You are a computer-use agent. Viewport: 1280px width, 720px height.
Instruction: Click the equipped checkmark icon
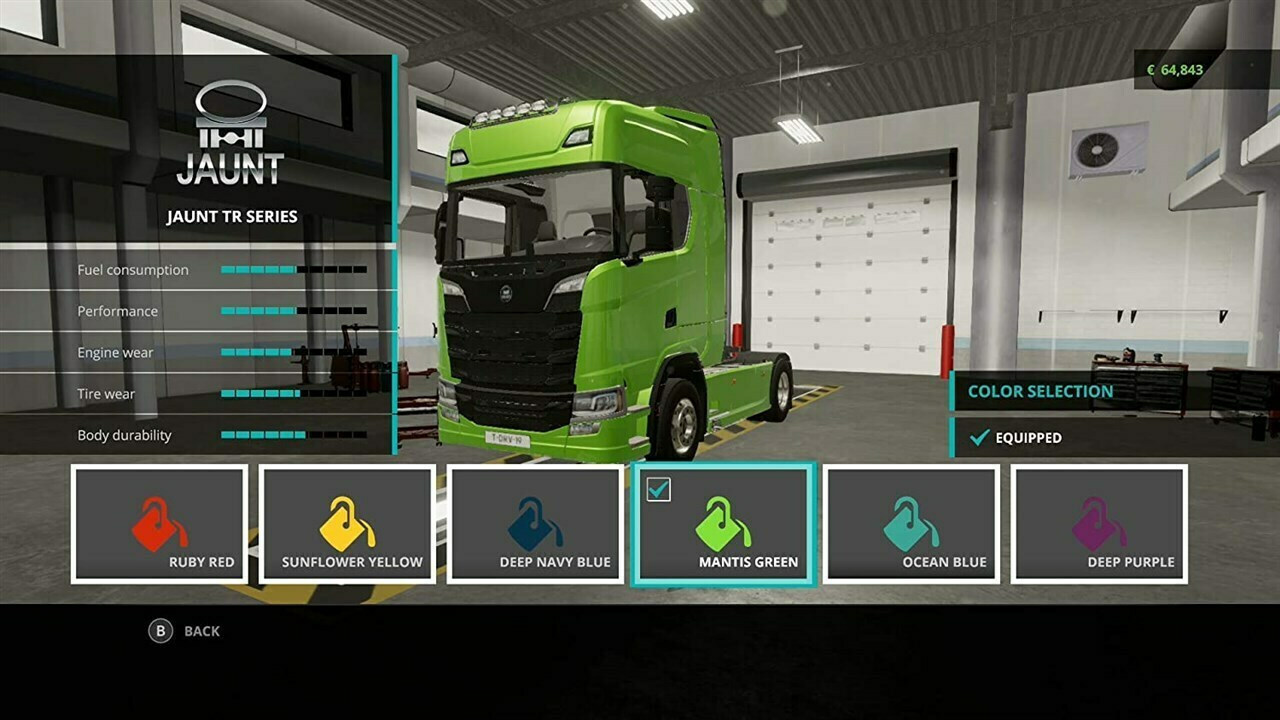pos(978,437)
